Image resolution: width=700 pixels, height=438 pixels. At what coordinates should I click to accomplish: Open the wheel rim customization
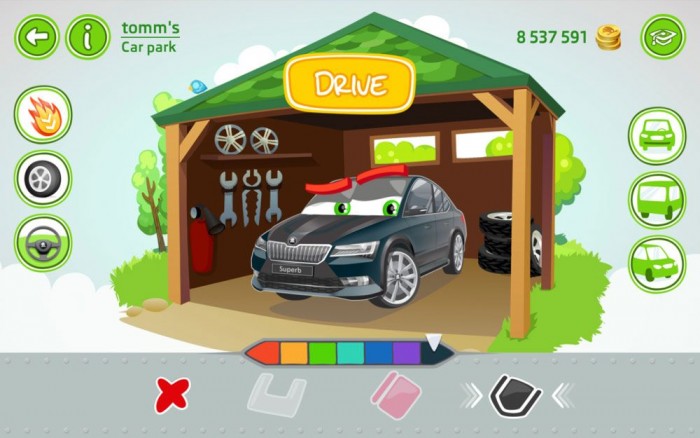pos(43,179)
